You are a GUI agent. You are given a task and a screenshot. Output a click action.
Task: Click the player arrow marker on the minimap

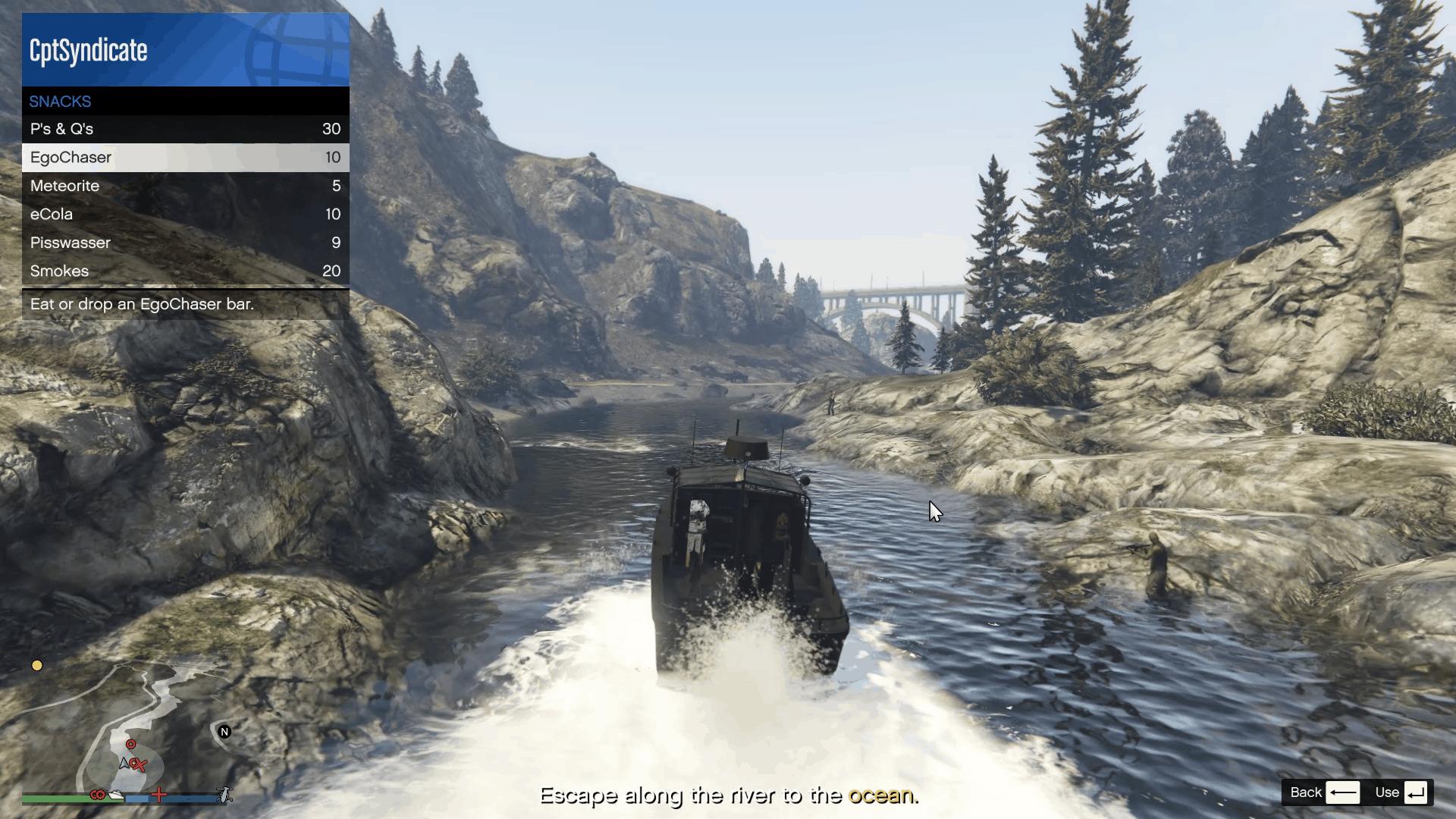tap(124, 764)
